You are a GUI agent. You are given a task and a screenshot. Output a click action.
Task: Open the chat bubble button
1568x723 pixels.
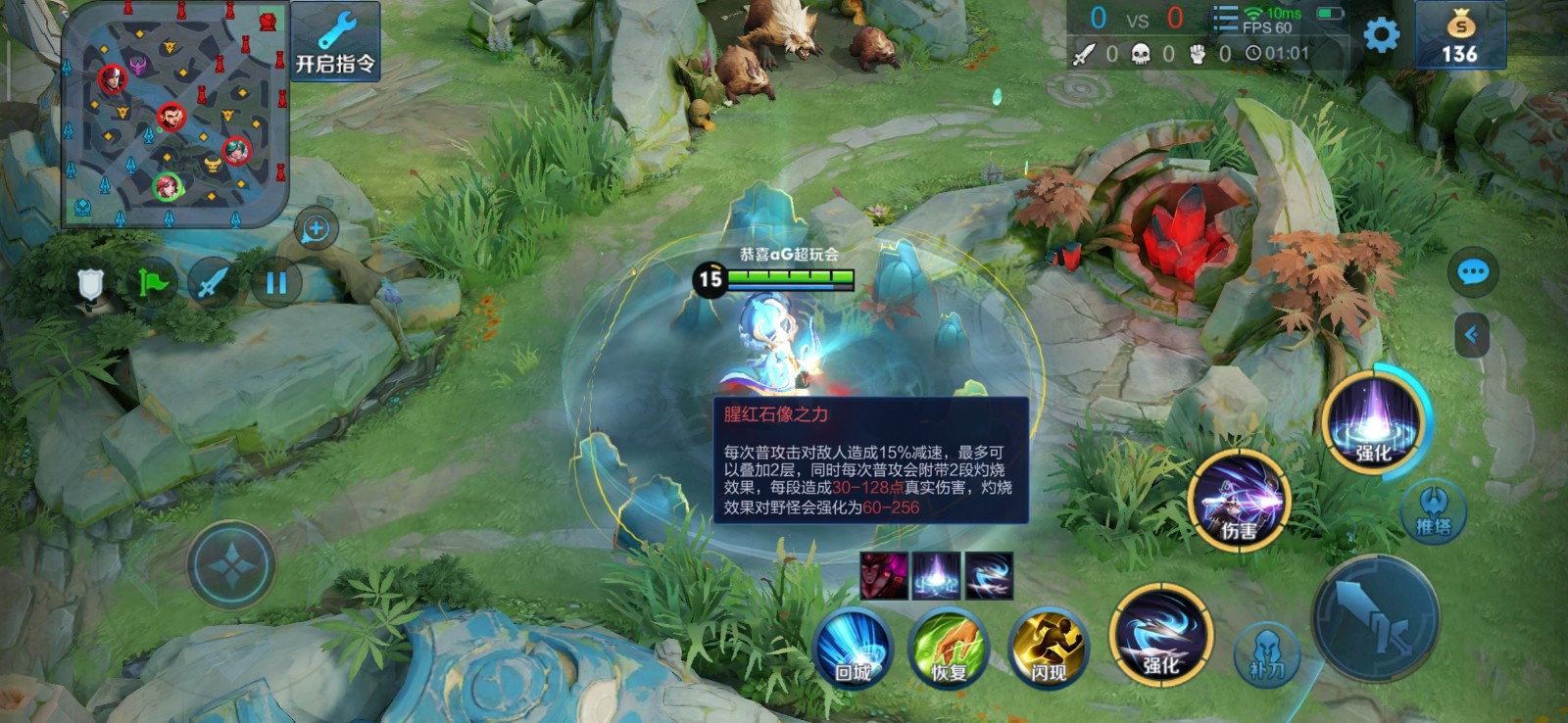click(x=1472, y=272)
